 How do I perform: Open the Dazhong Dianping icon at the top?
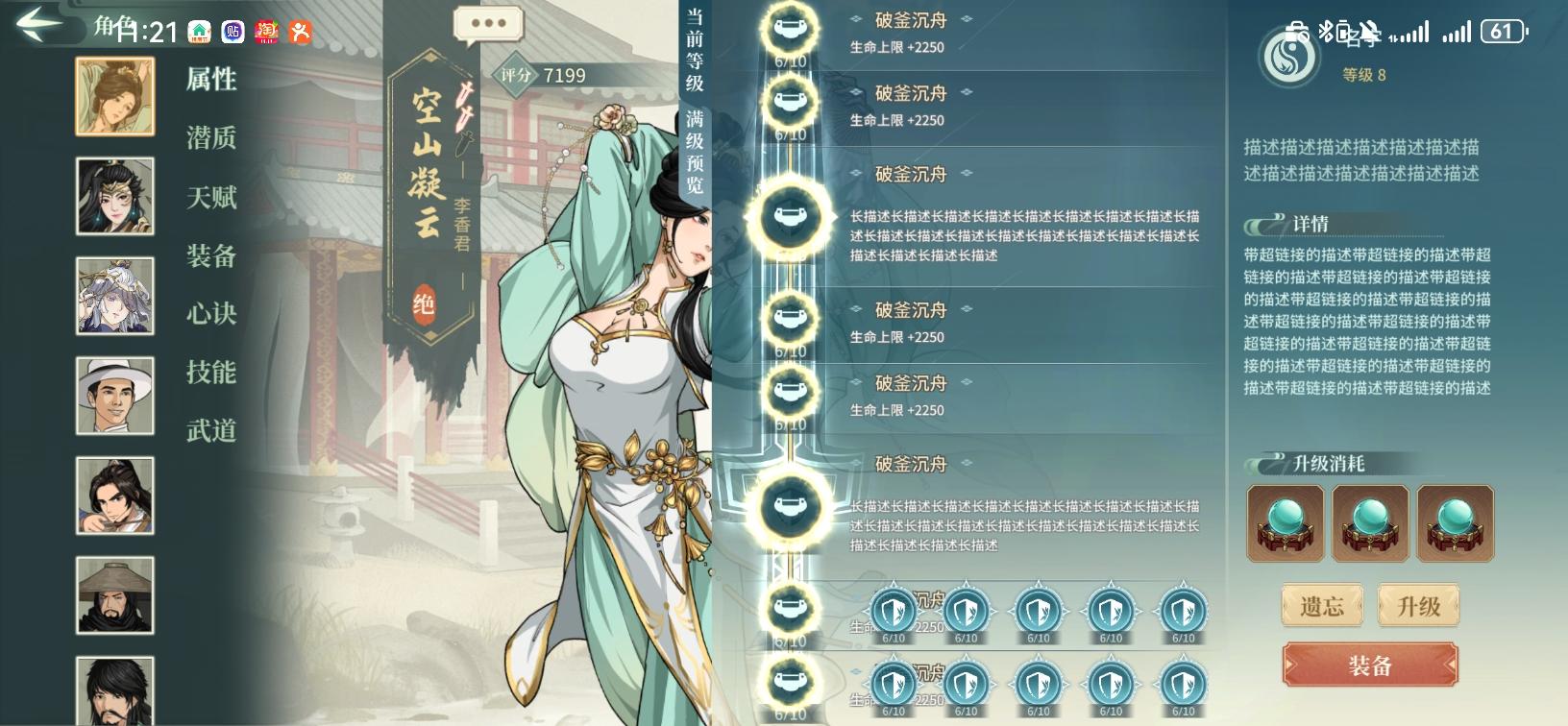pyautogui.click(x=302, y=30)
